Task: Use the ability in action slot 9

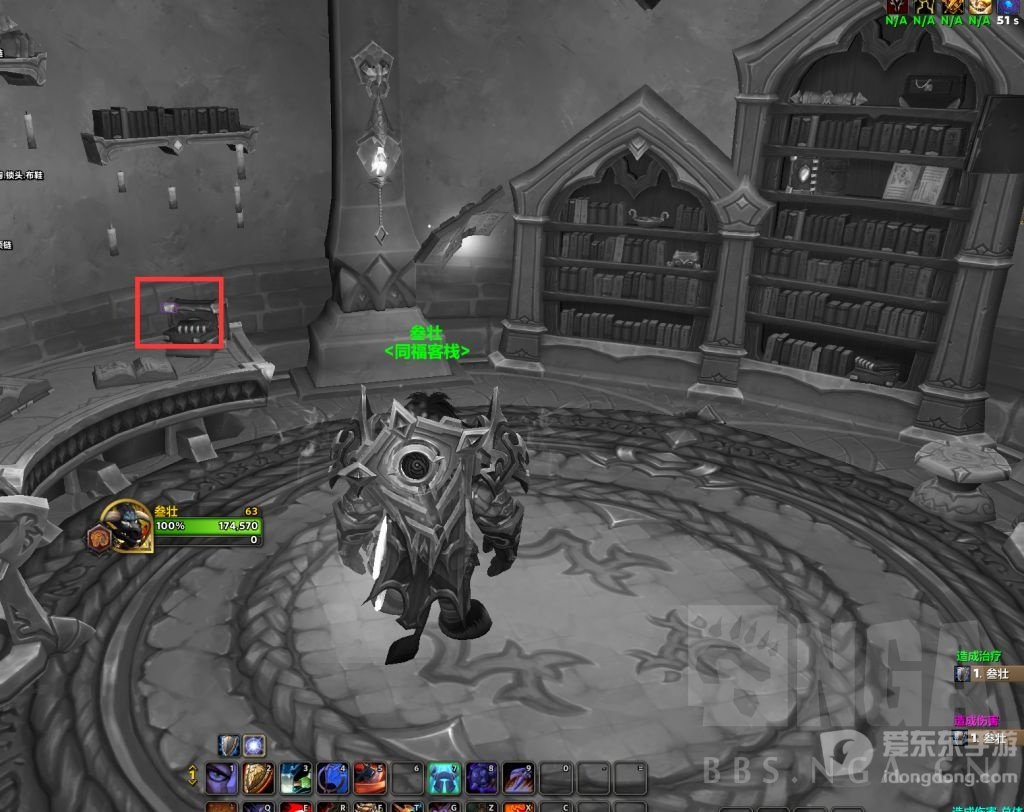Action: 518,777
